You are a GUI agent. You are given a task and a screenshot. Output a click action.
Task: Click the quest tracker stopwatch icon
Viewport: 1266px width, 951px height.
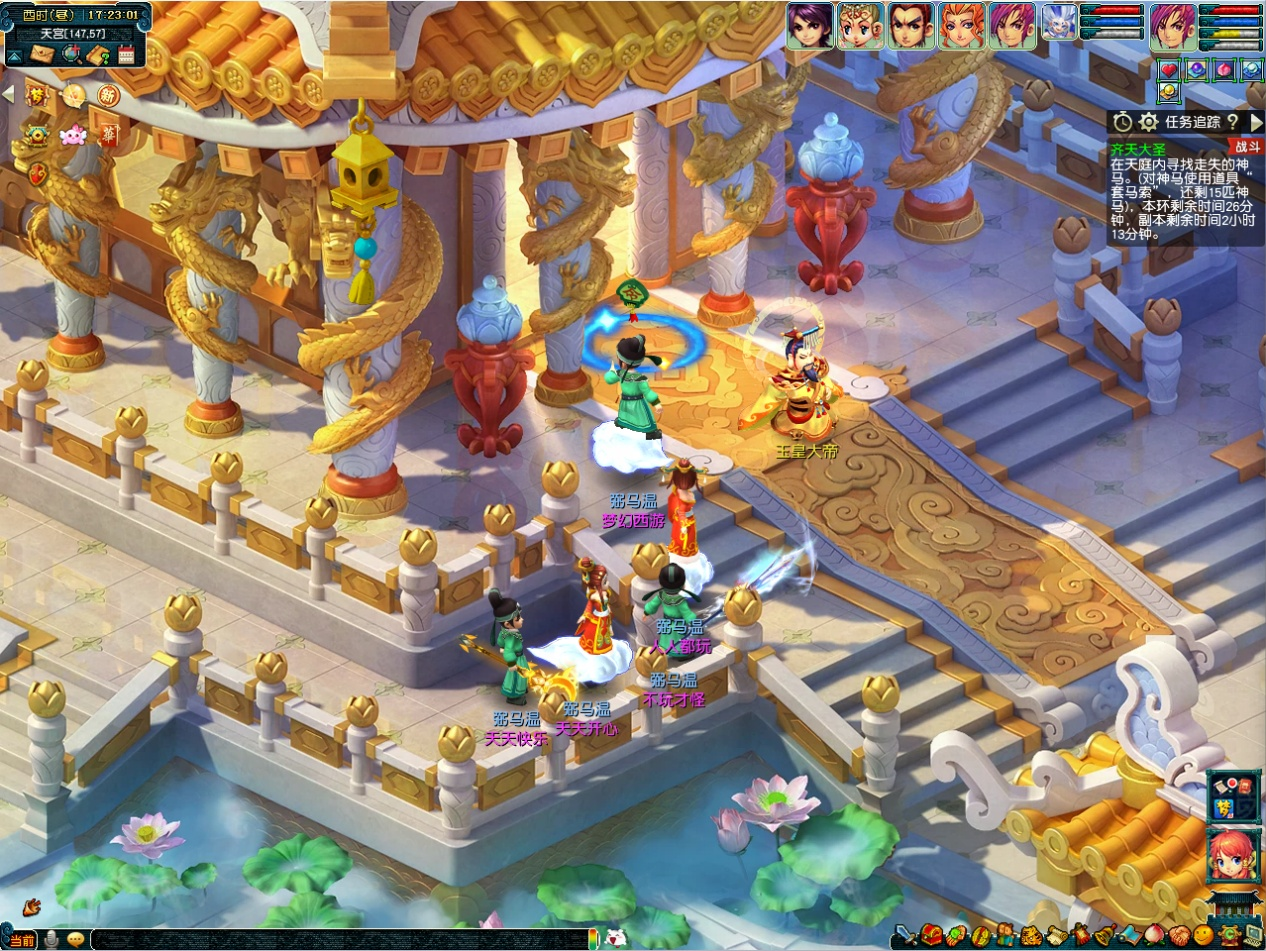click(1123, 122)
